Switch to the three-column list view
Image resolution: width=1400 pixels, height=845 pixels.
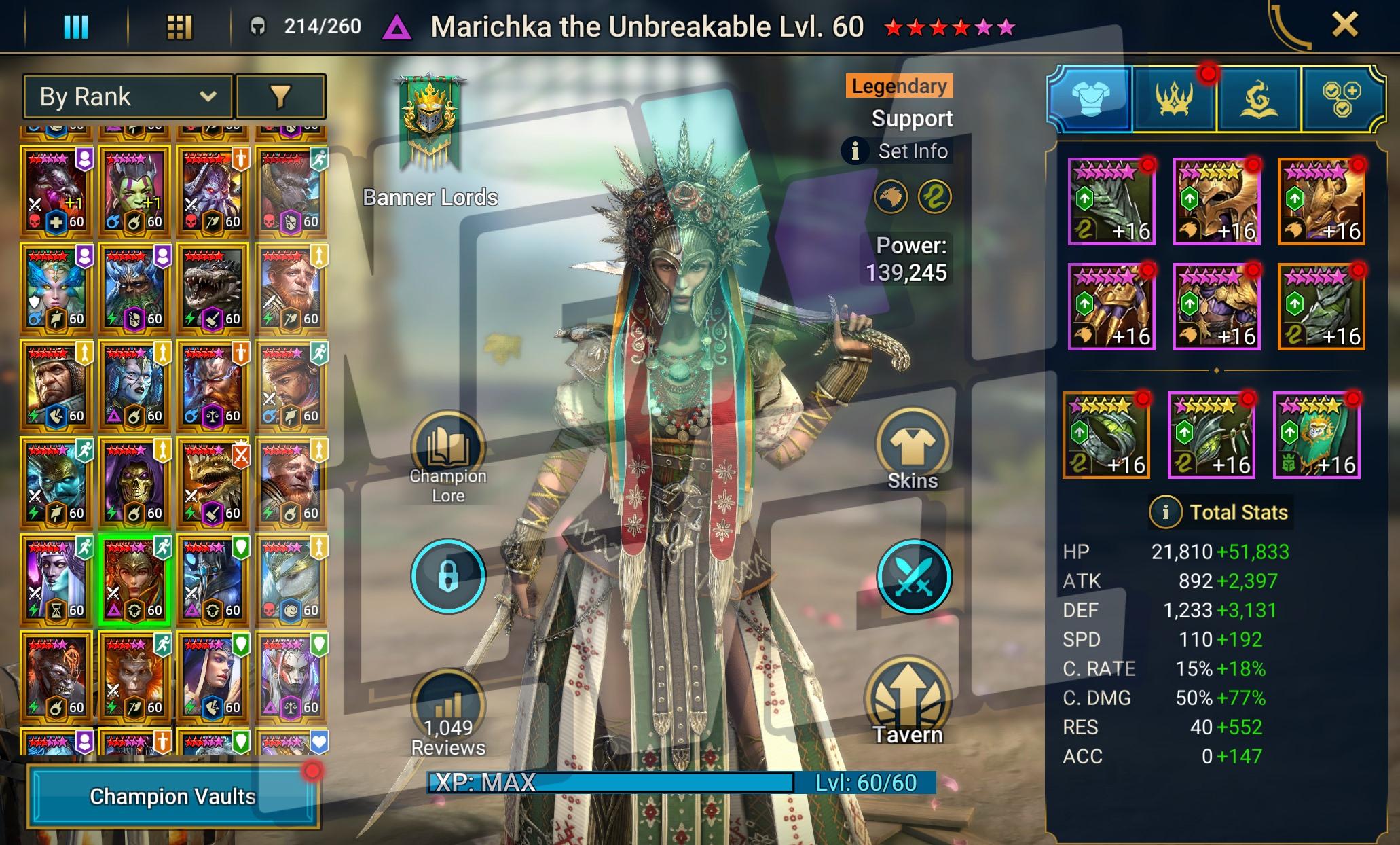pyautogui.click(x=75, y=27)
